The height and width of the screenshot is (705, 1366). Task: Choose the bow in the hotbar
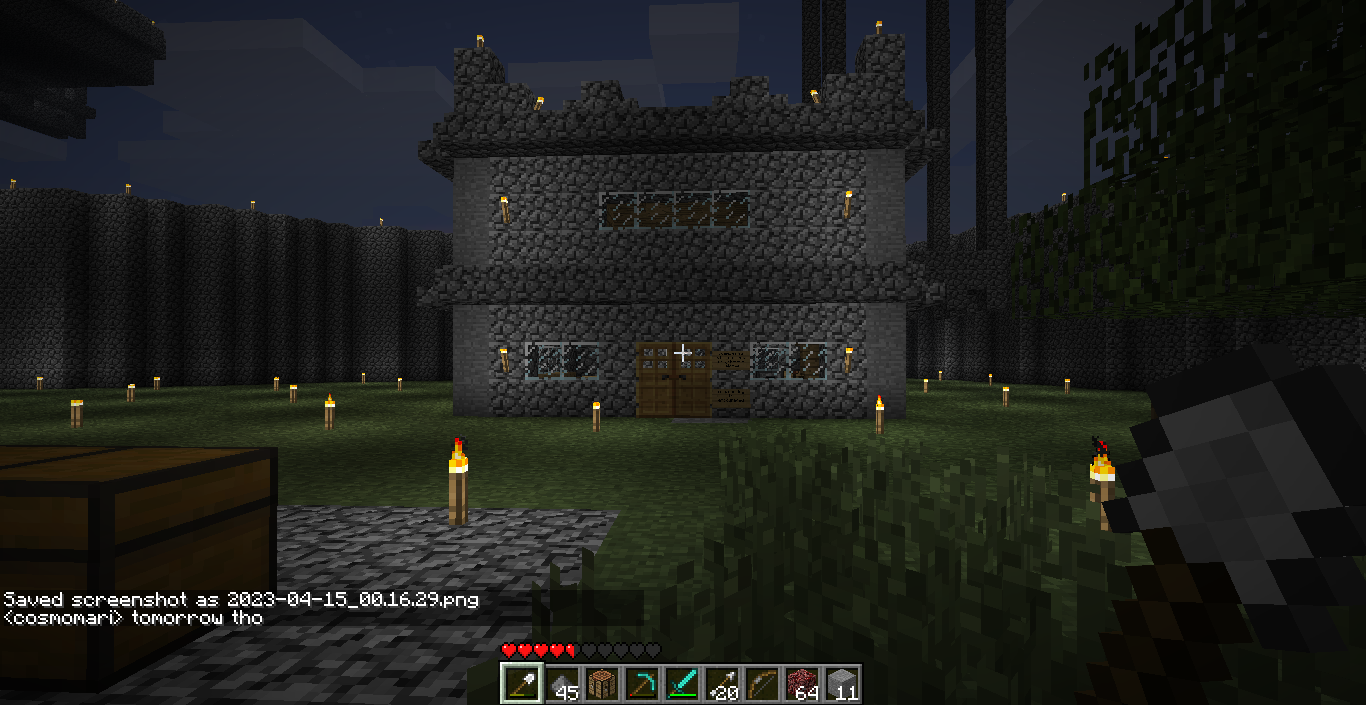(x=761, y=684)
